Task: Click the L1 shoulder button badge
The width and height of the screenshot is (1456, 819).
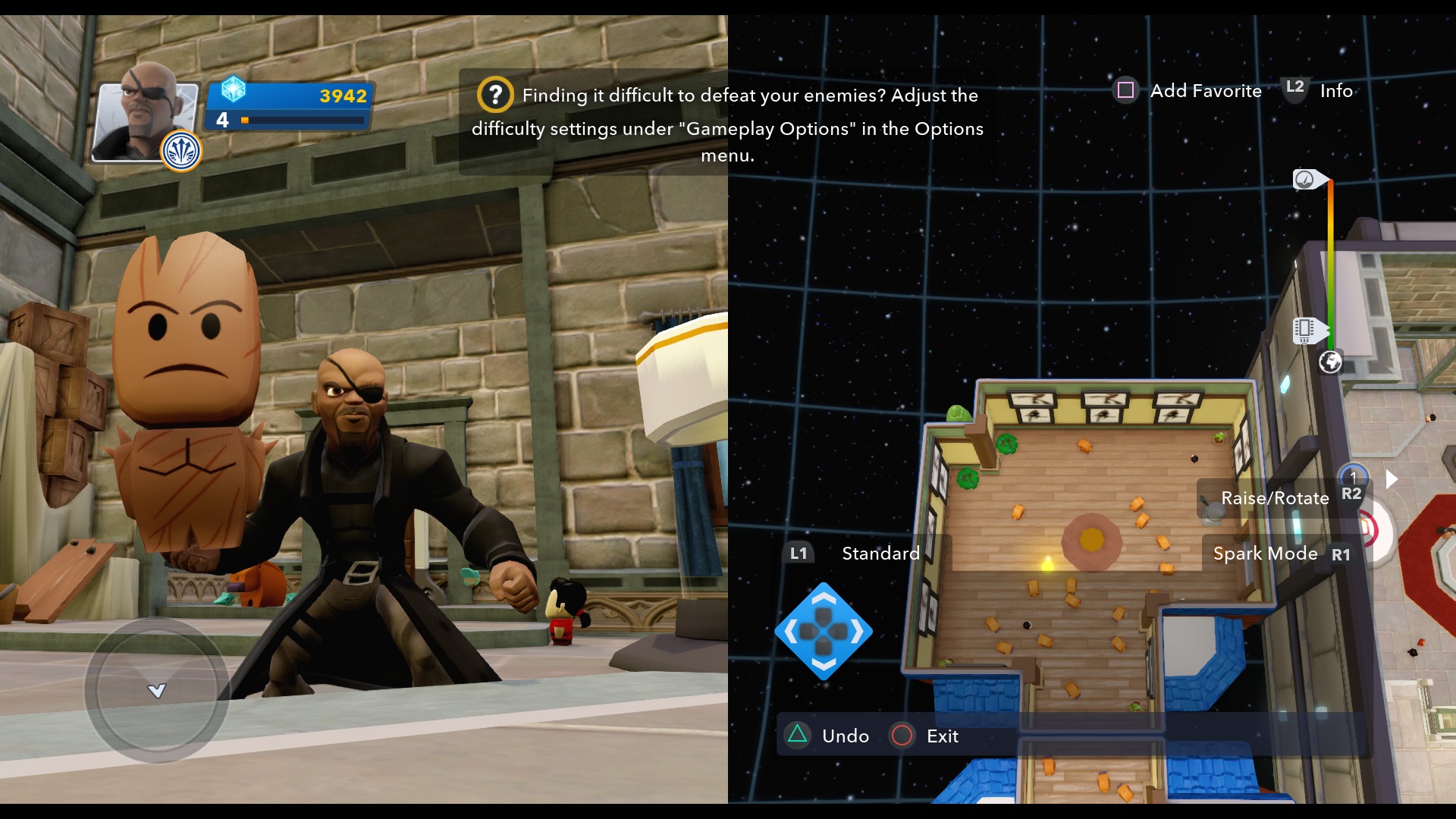Action: click(x=799, y=554)
